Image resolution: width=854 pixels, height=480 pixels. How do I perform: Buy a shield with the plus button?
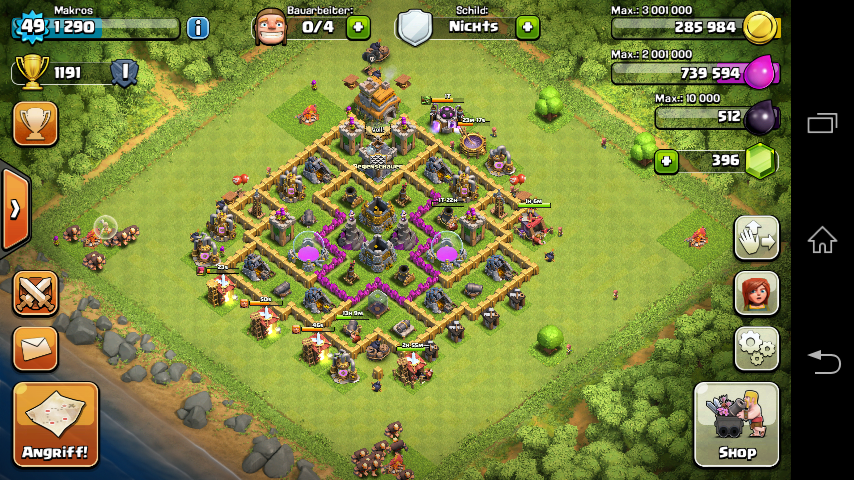click(x=527, y=27)
